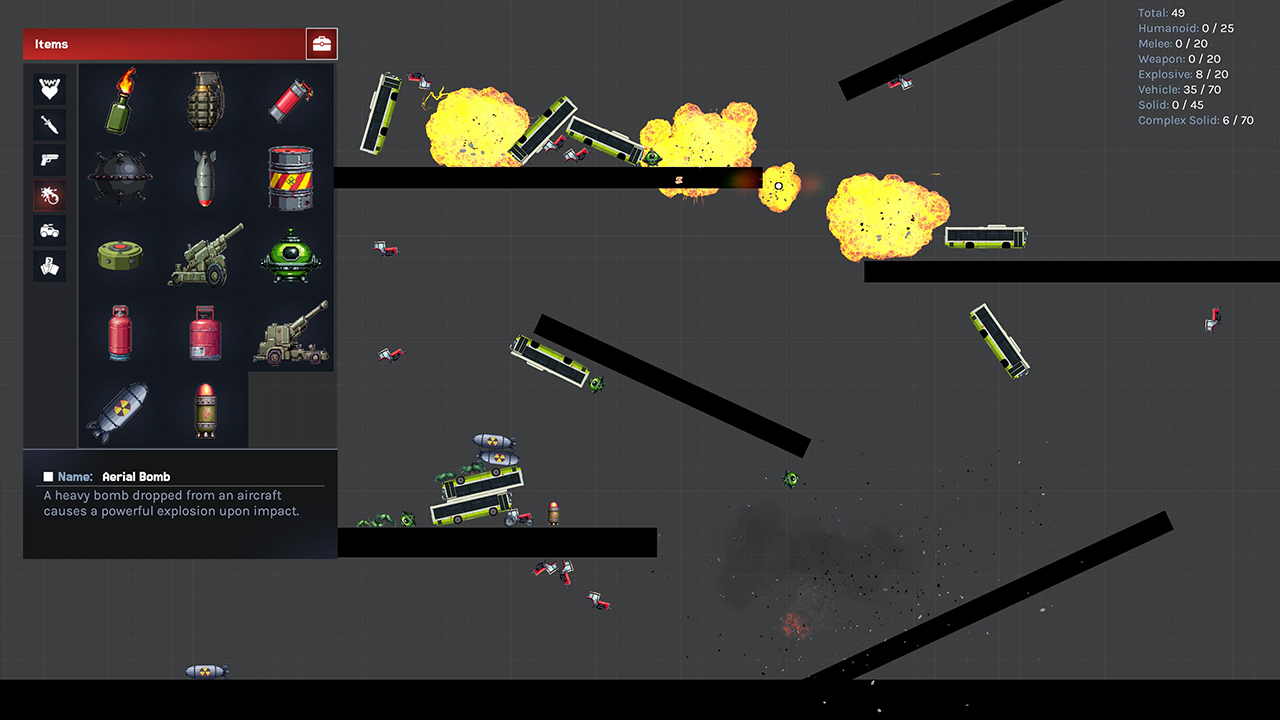The height and width of the screenshot is (720, 1280).
Task: Pick the Dynamite stick item
Action: coord(289,100)
